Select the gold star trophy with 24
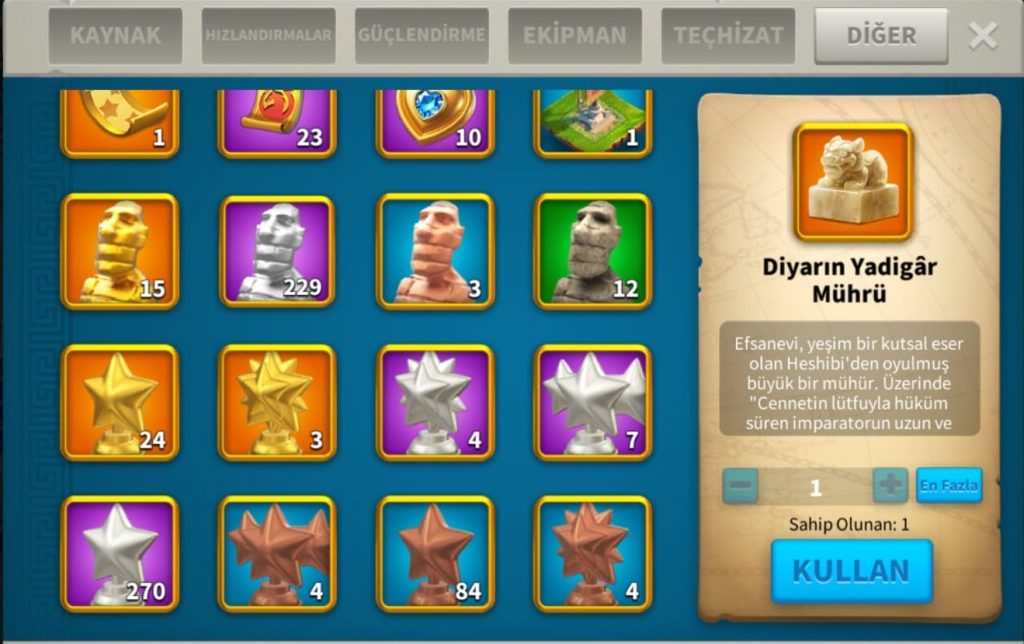 point(120,403)
